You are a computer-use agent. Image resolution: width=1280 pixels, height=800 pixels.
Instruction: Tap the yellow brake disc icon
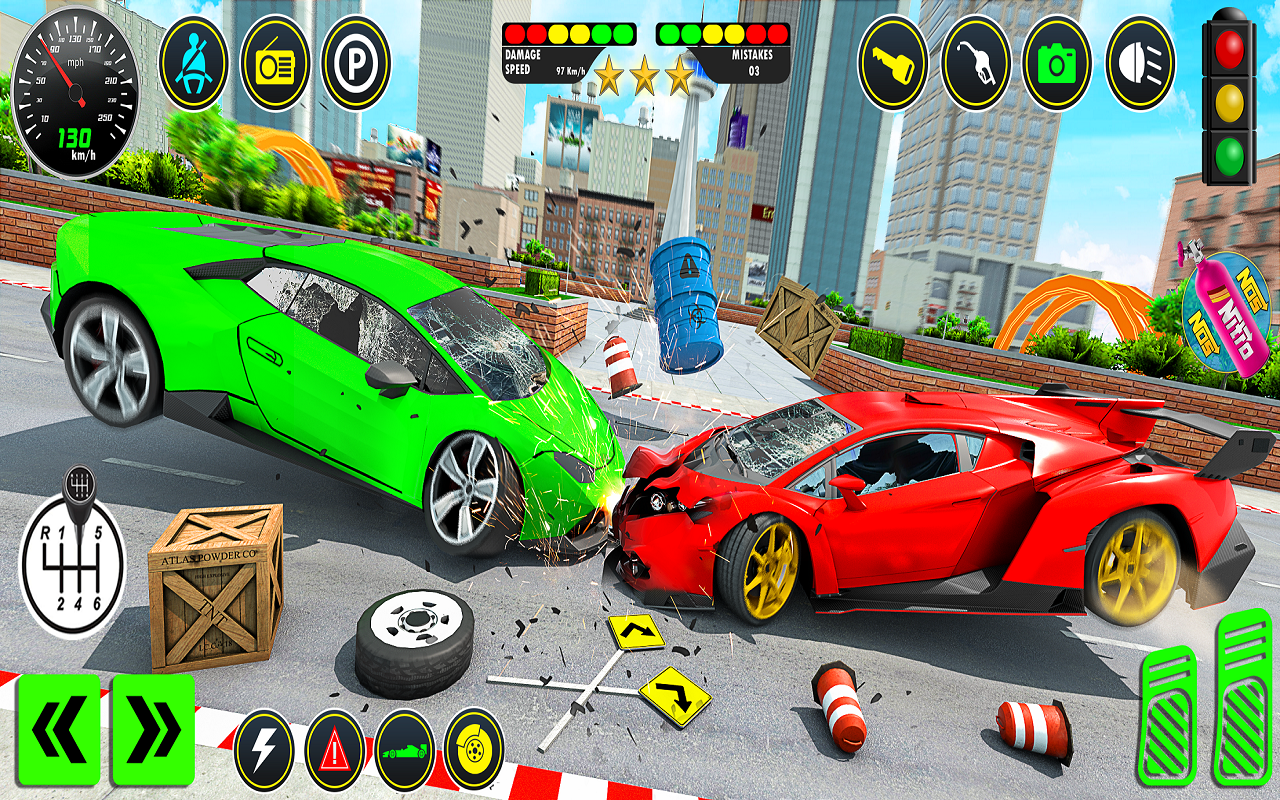click(473, 747)
